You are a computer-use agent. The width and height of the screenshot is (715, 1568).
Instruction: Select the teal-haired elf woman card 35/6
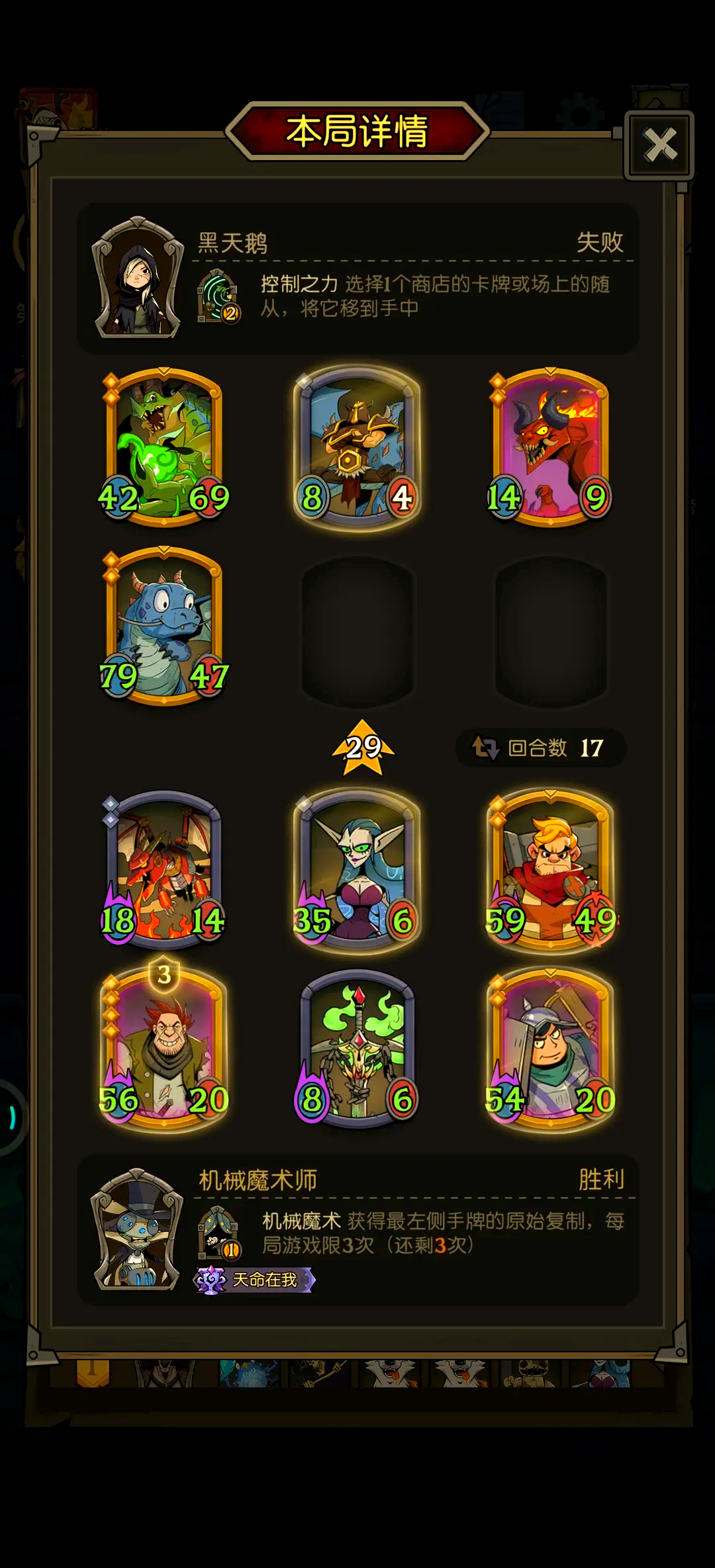[x=358, y=869]
